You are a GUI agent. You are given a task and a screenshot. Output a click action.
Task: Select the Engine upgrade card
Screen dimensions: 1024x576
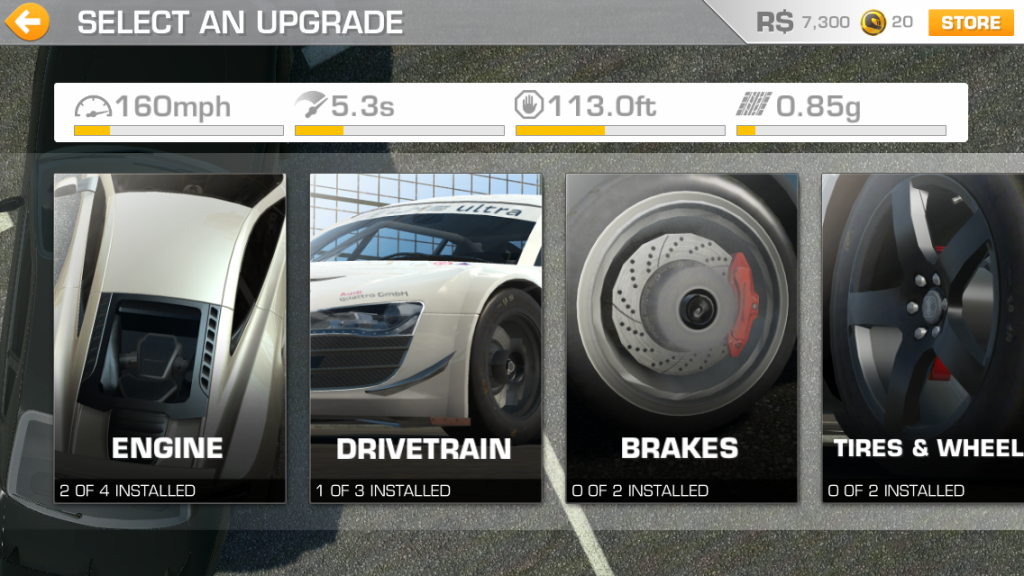tap(169, 338)
